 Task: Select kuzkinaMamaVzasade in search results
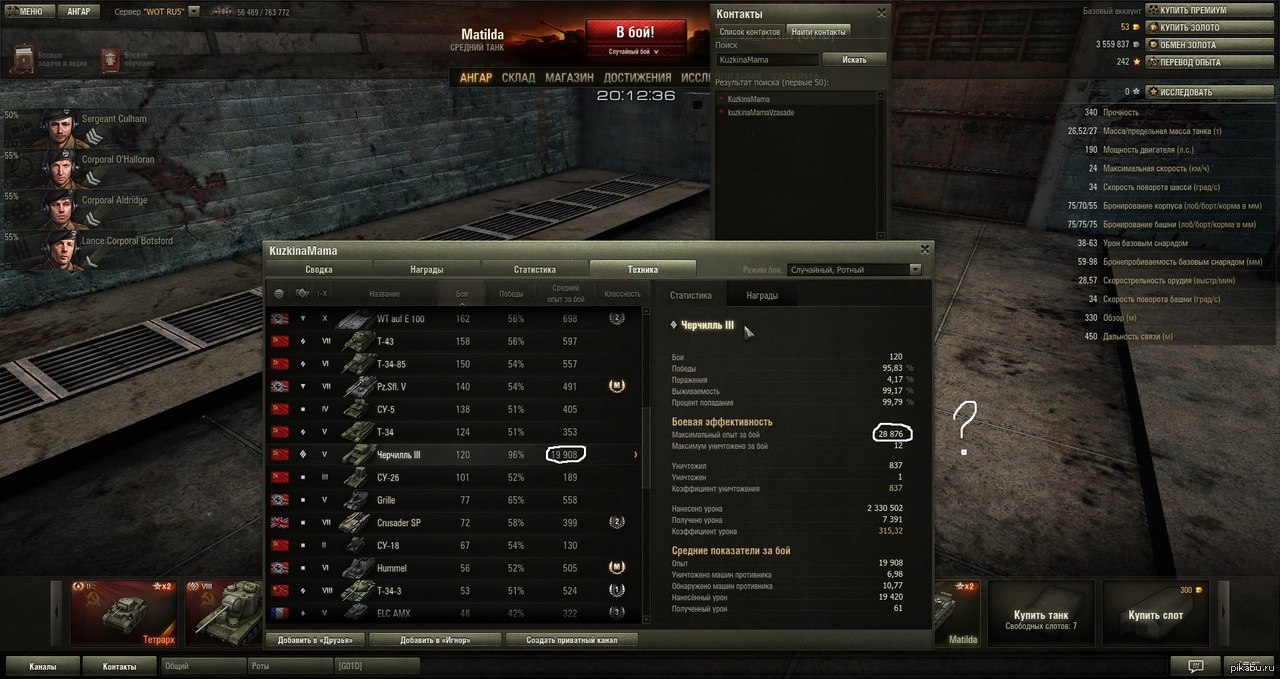(x=761, y=112)
